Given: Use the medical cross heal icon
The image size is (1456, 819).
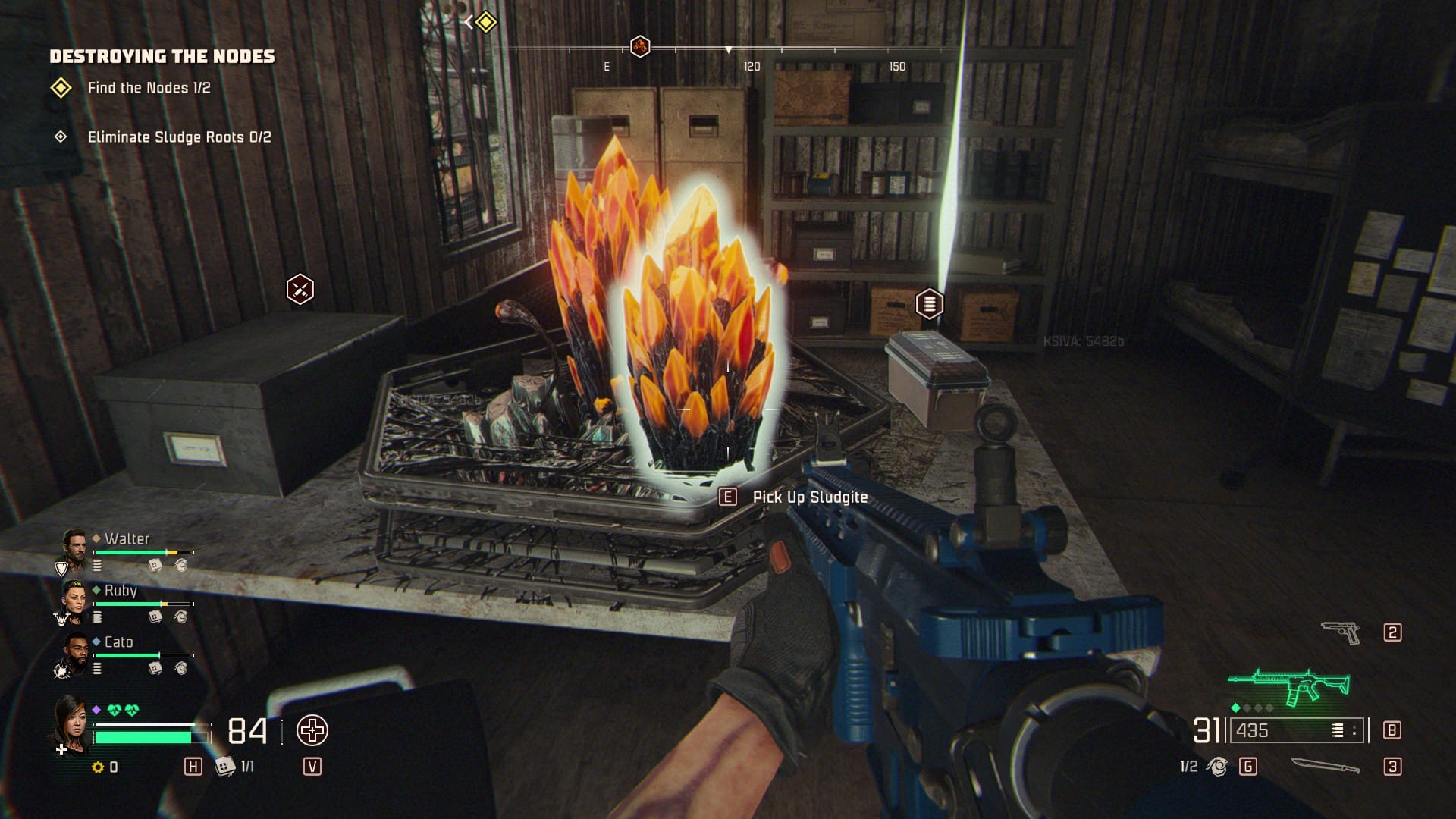Looking at the screenshot, I should [312, 731].
